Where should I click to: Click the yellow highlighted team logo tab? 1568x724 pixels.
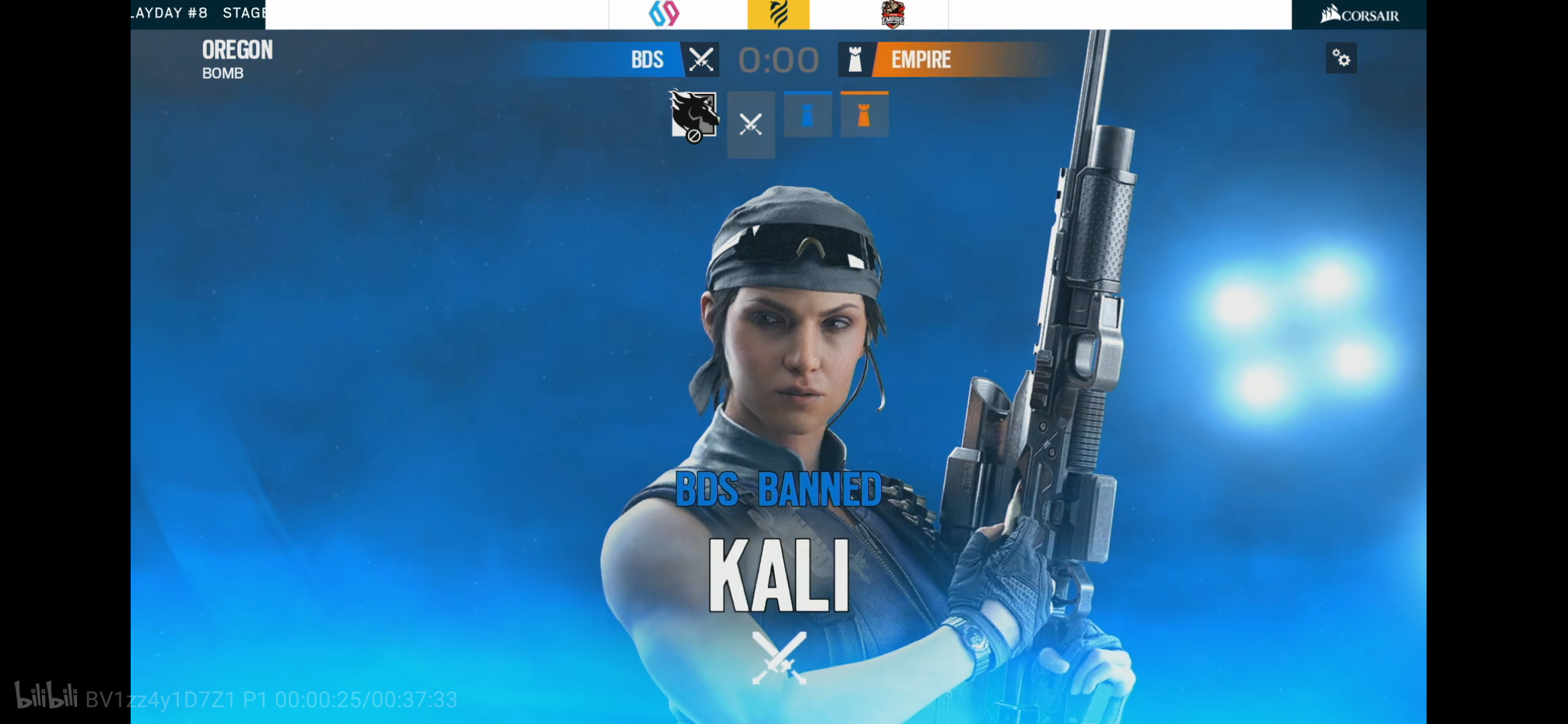click(x=778, y=14)
